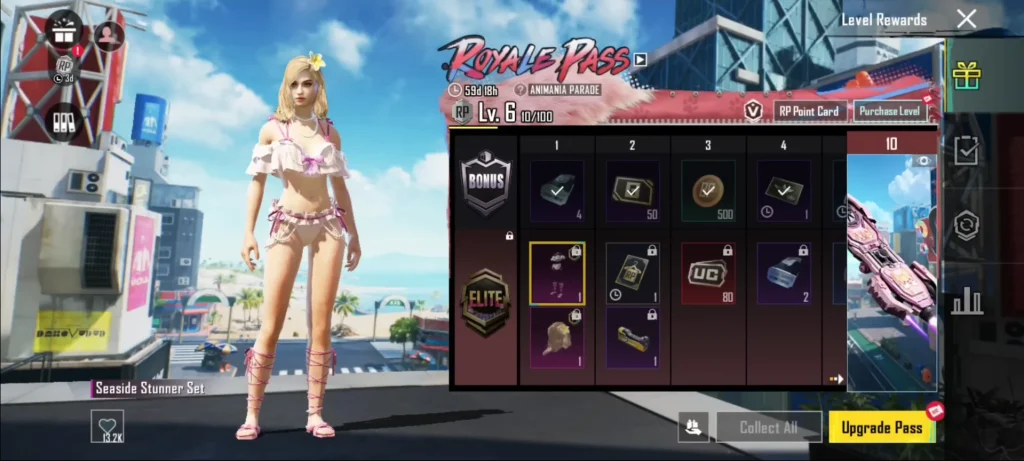Open the gift box icon with alert
1024x461 pixels.
point(65,30)
